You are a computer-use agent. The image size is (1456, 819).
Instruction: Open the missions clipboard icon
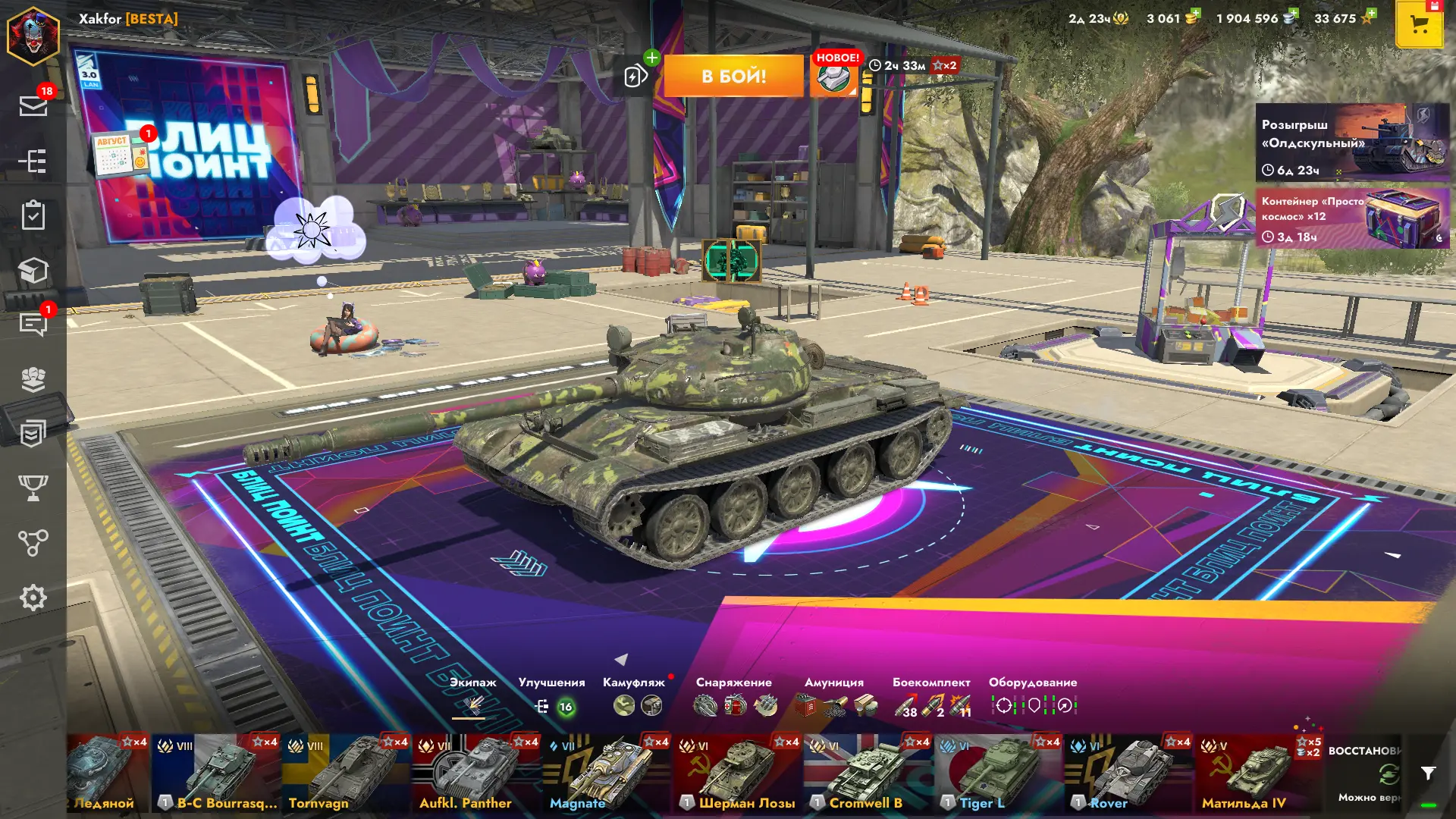click(x=33, y=215)
